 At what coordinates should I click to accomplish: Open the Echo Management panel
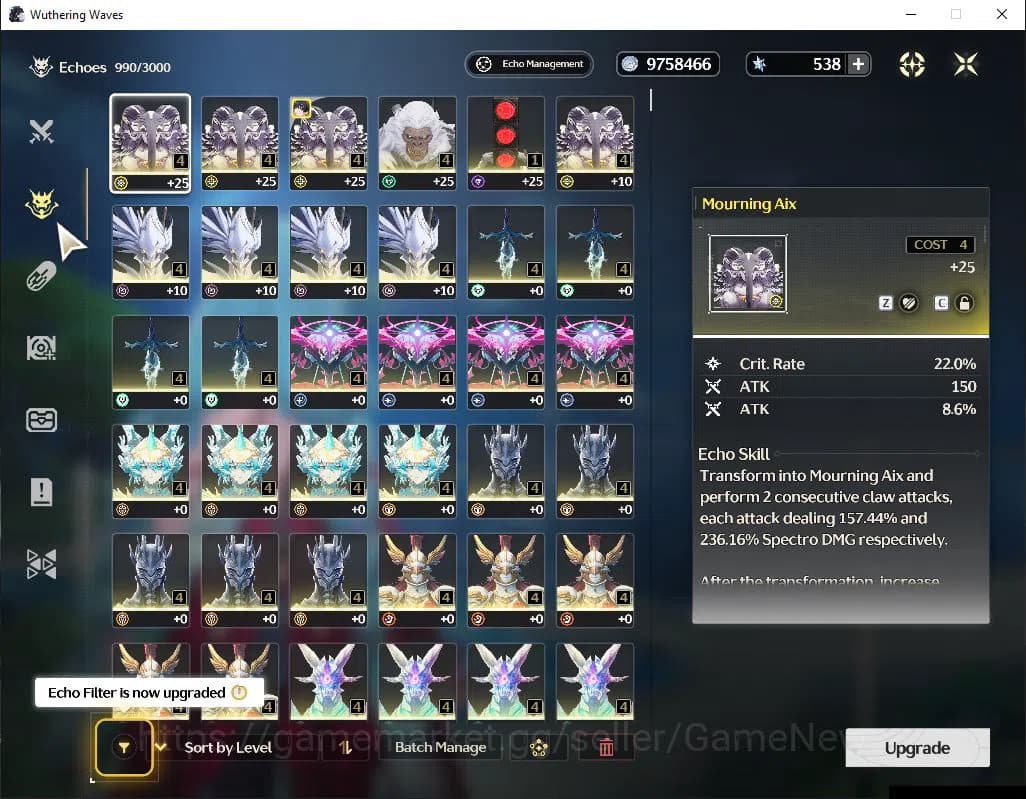(x=529, y=64)
